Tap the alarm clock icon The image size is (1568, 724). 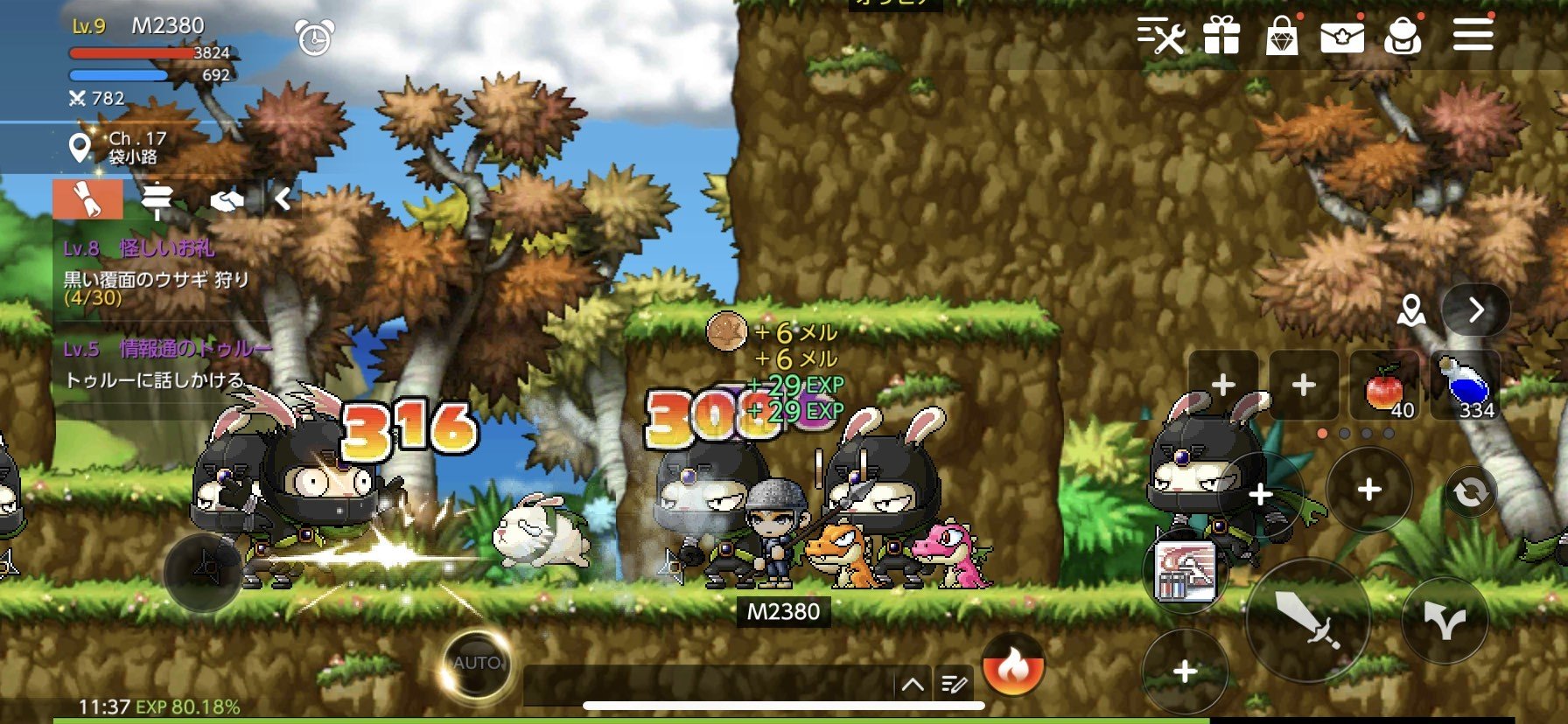pos(314,38)
